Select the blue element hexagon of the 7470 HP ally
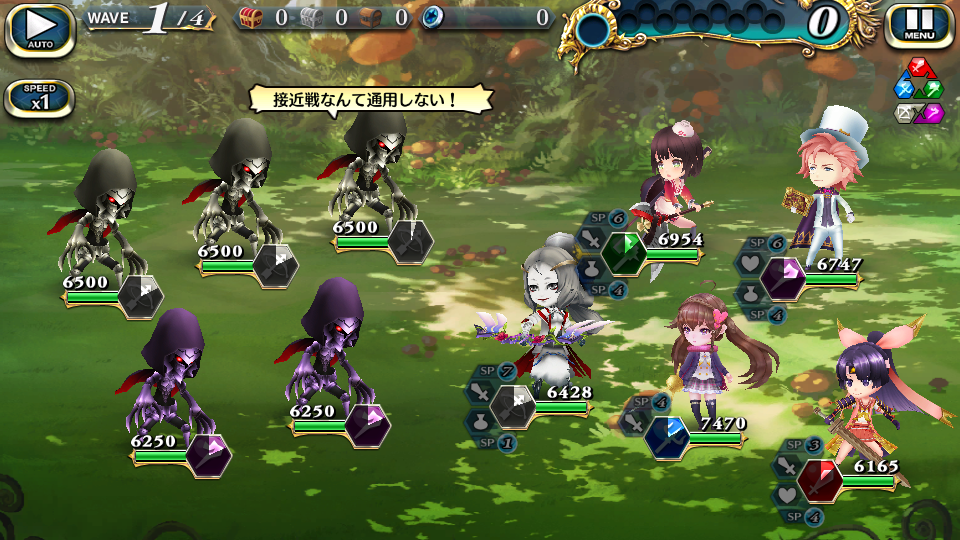The width and height of the screenshot is (960, 540). (668, 436)
